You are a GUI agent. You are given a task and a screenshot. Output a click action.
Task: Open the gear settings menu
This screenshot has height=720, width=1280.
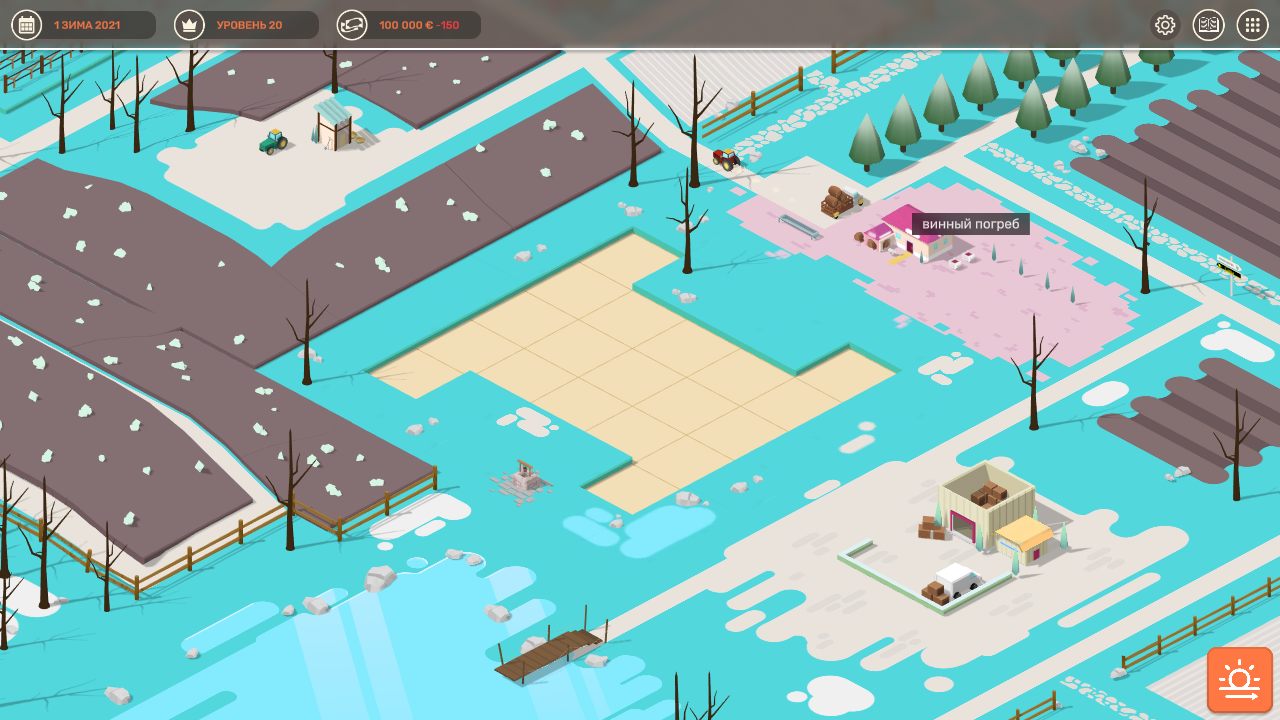point(1165,25)
